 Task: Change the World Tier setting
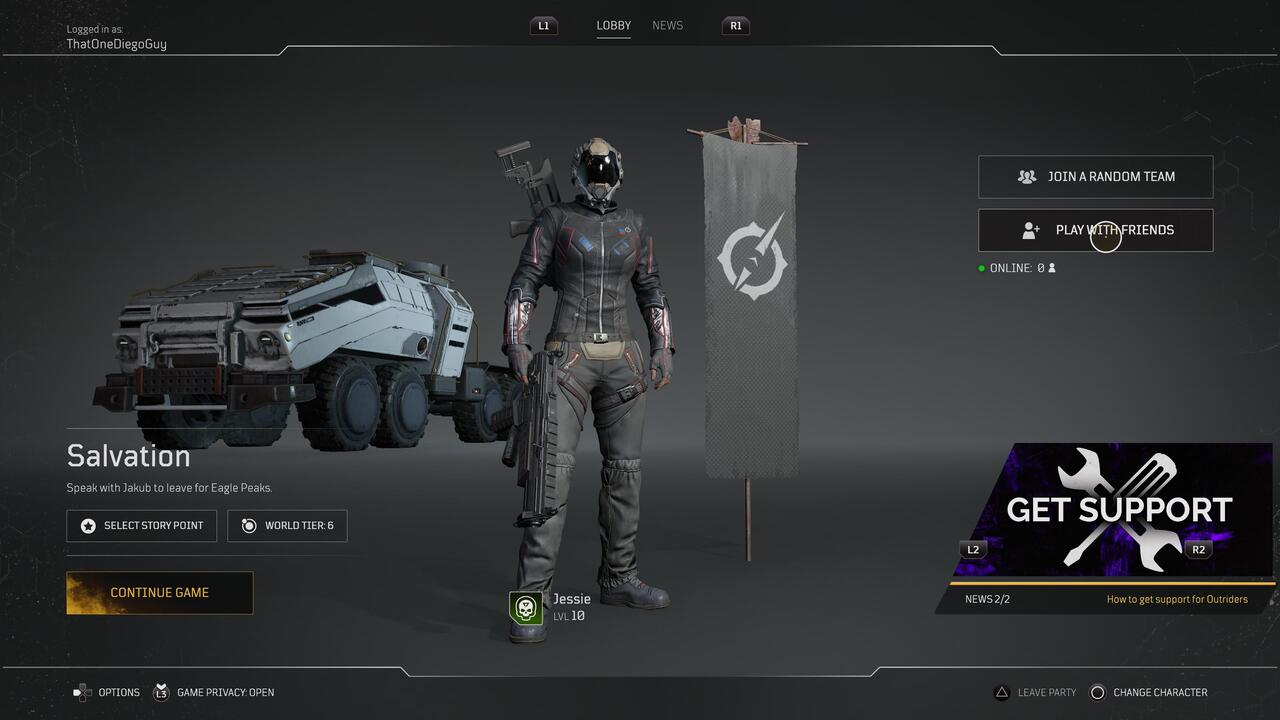point(287,526)
